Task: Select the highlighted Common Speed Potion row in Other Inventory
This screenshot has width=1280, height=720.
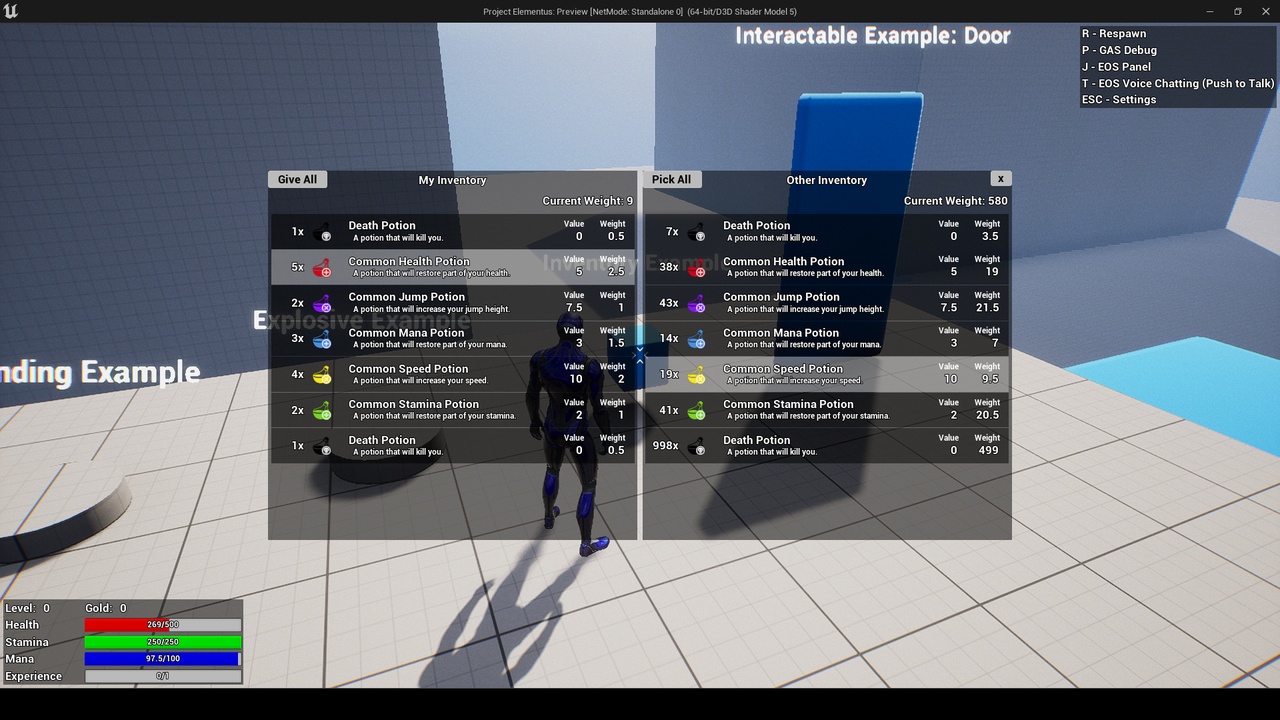Action: coord(827,374)
